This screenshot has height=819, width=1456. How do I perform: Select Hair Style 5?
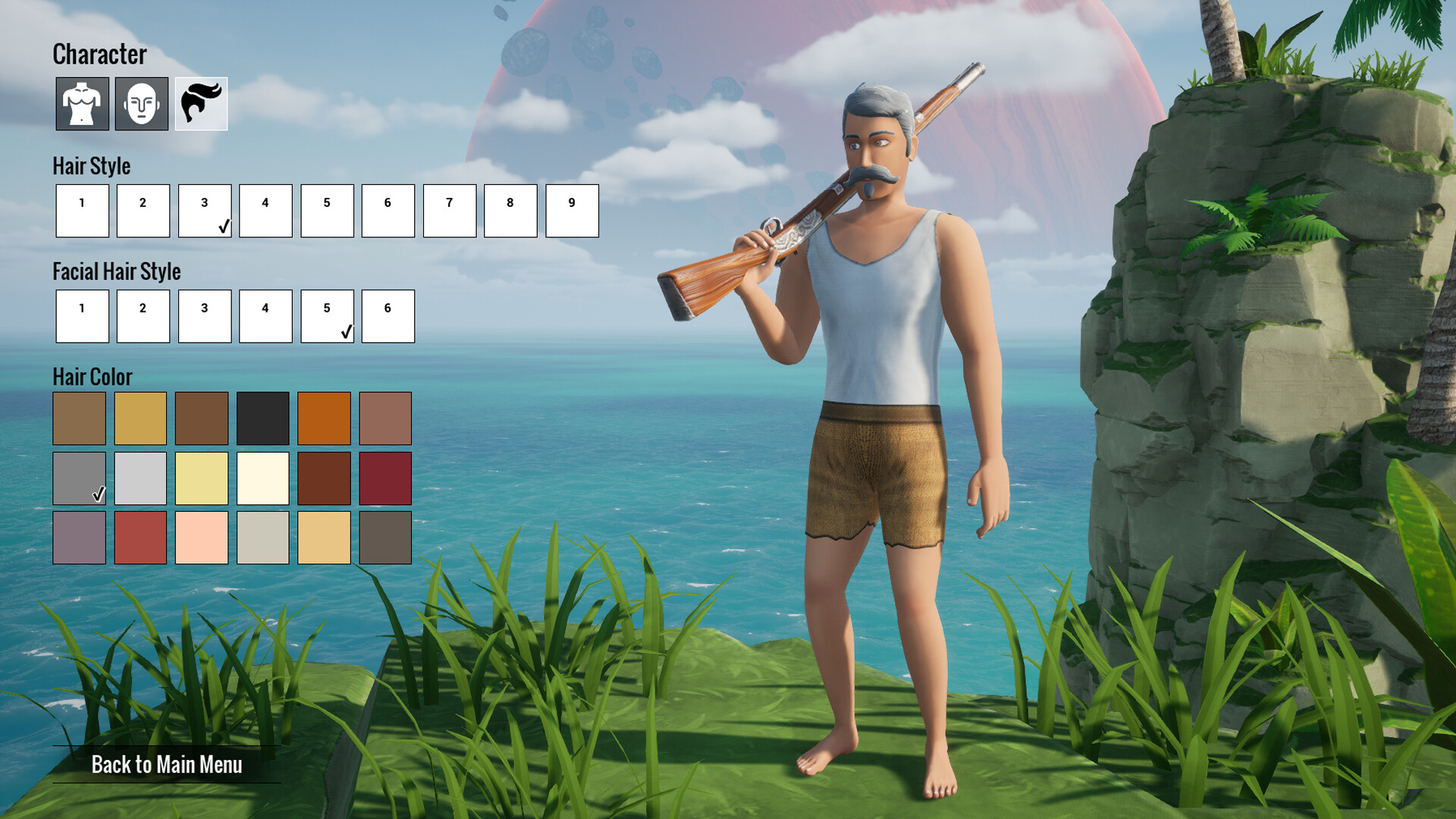tap(326, 211)
